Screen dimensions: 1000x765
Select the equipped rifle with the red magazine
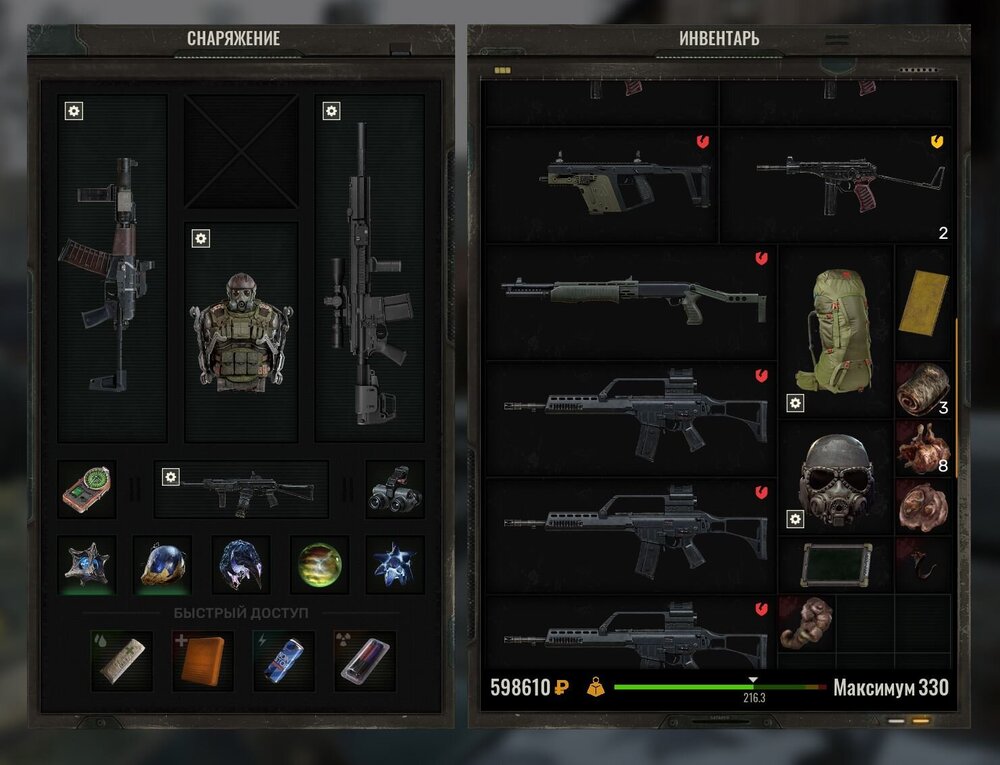click(x=111, y=270)
